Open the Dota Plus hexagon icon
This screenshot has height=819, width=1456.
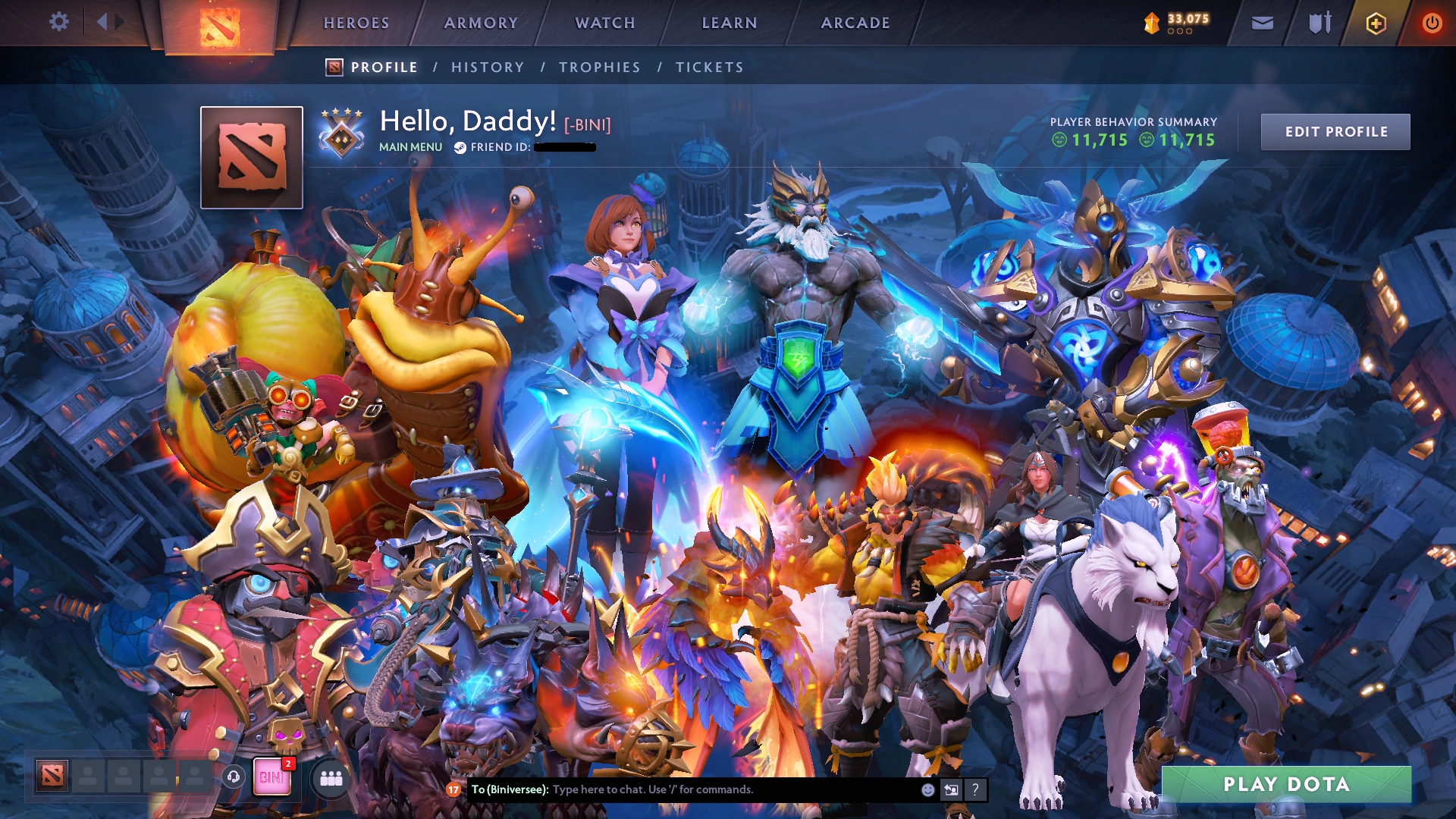[x=1375, y=23]
